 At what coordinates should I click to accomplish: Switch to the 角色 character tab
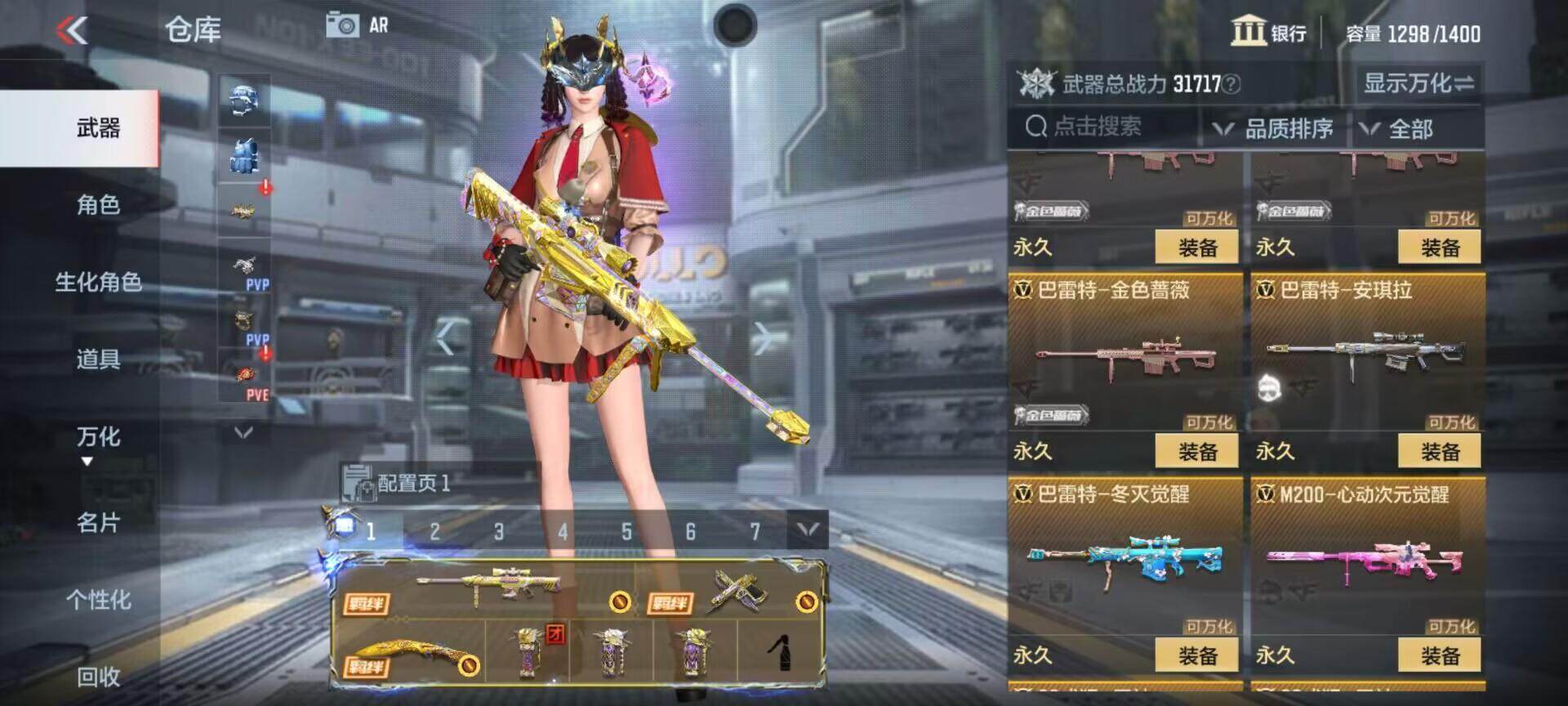click(x=98, y=205)
